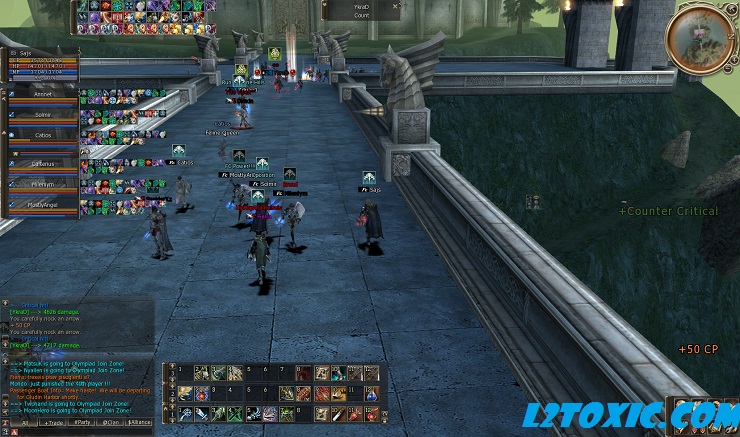Show the @Clan chat tab
This screenshot has width=740, height=437.
pyautogui.click(x=111, y=423)
